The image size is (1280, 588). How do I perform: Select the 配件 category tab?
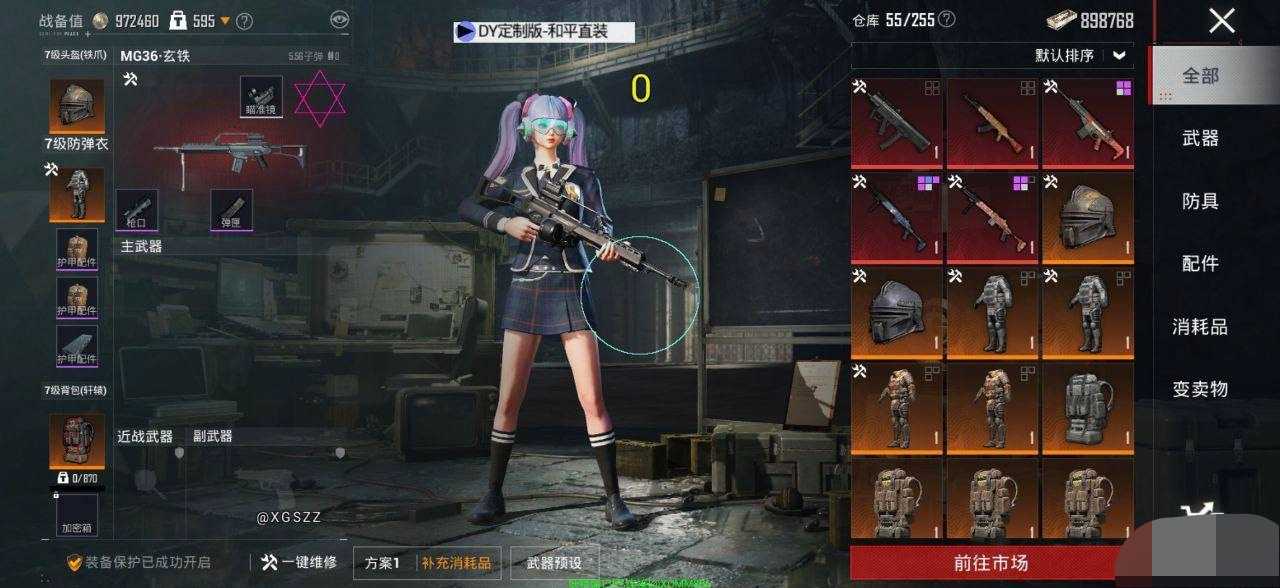point(1200,263)
